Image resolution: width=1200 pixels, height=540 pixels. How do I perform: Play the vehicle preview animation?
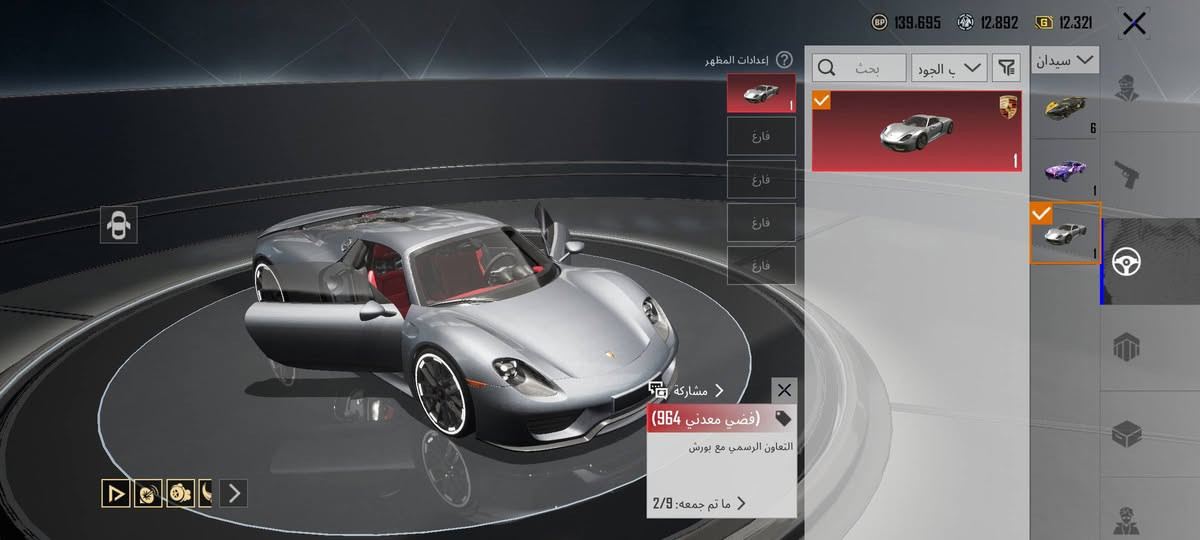pyautogui.click(x=116, y=492)
